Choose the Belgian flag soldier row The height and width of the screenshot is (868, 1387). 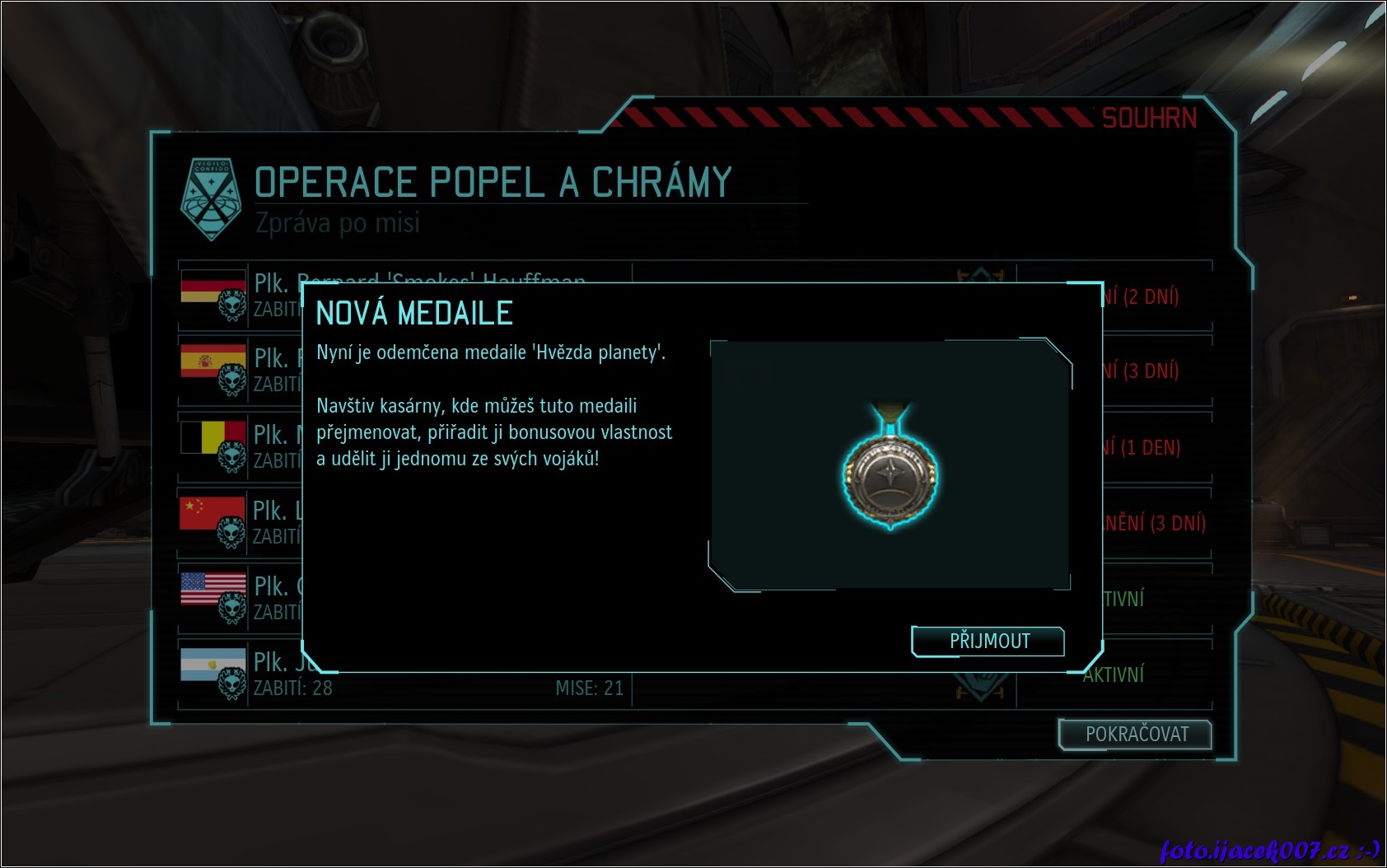pos(213,437)
